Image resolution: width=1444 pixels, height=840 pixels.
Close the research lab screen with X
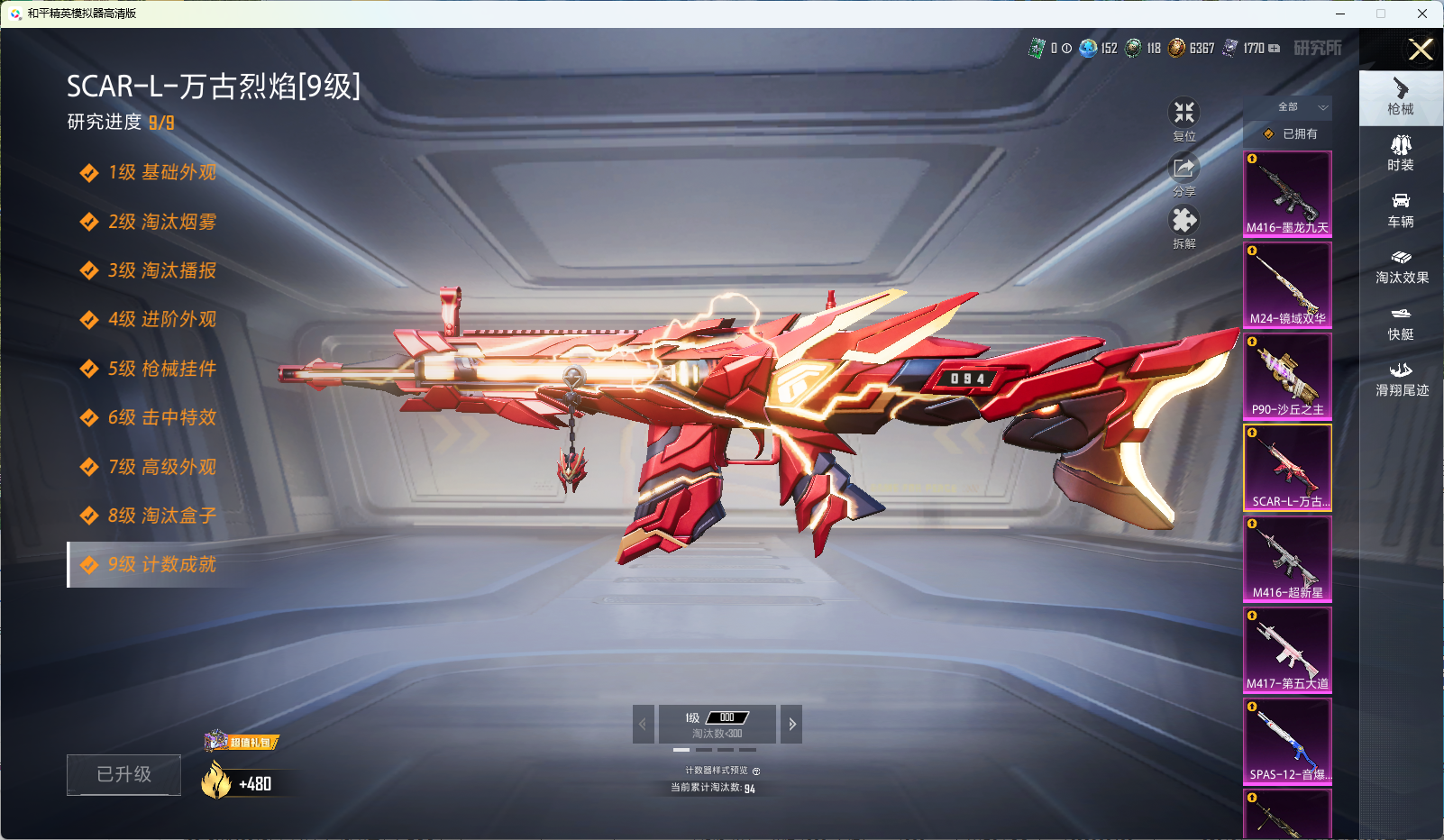click(x=1421, y=50)
